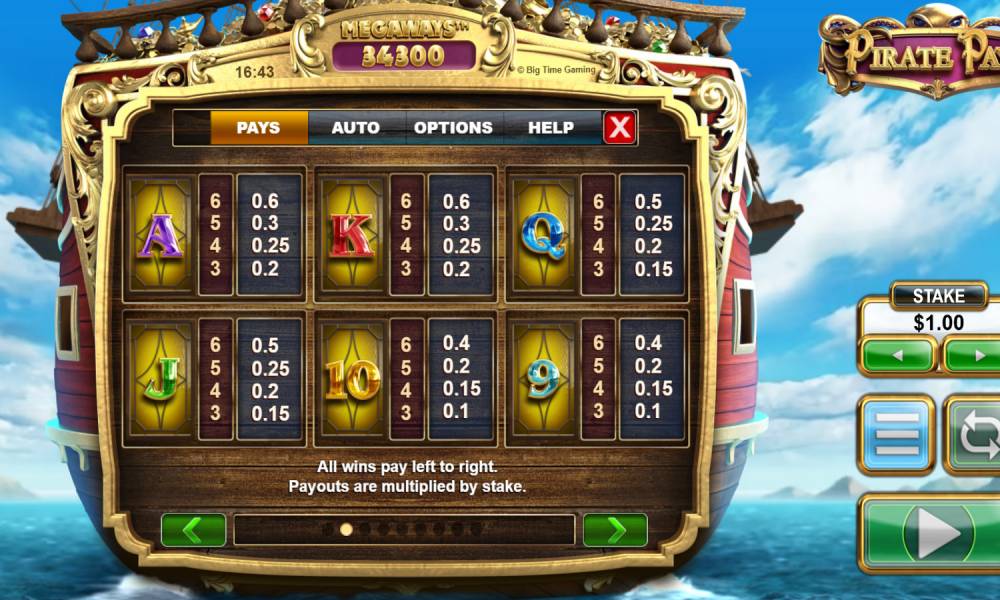
Task: Advance to the next paytable page
Action: (x=615, y=530)
